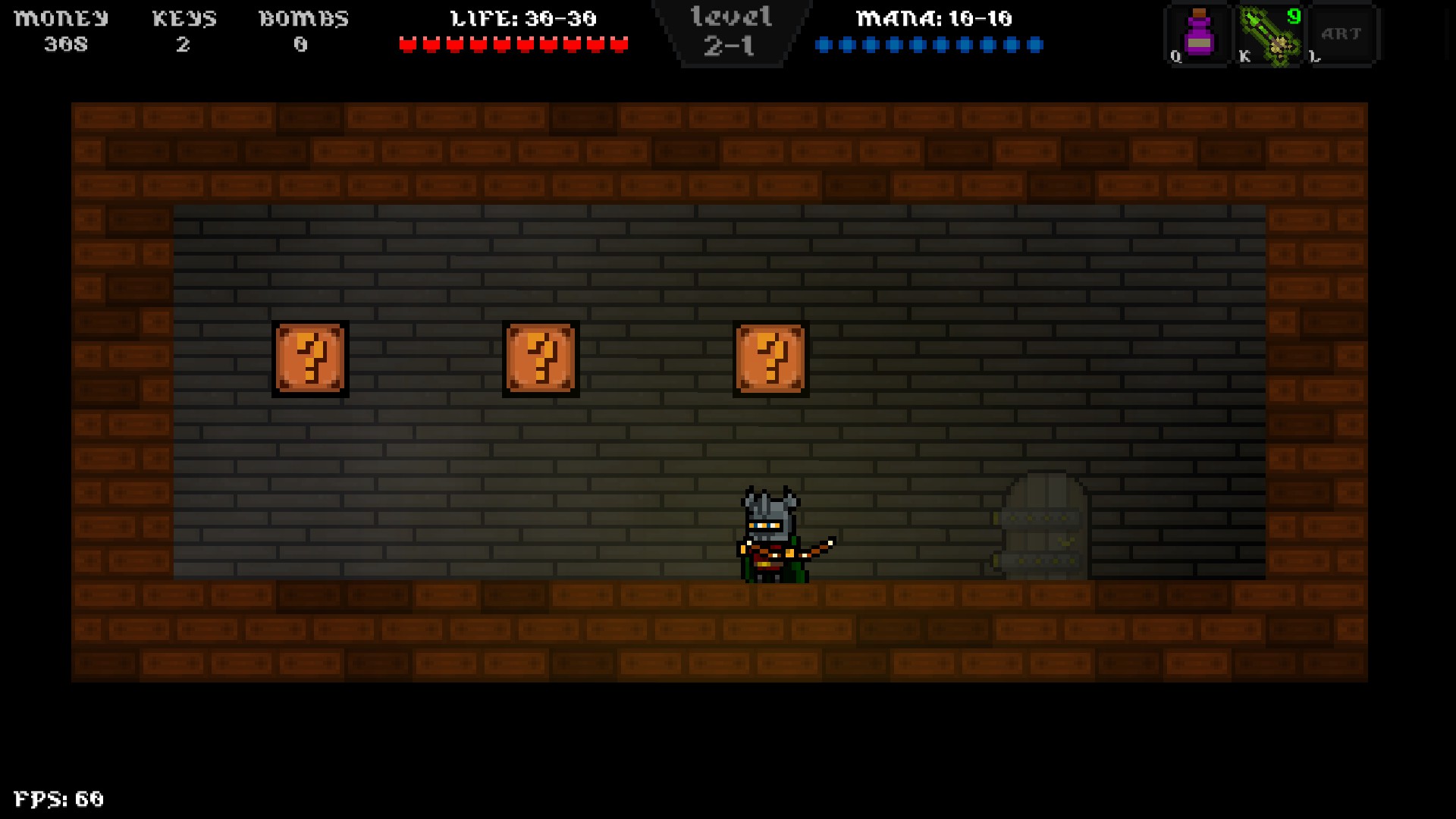Click the KEYS counter showing 2
Viewport: 1456px width, 819px height.
click(x=184, y=44)
